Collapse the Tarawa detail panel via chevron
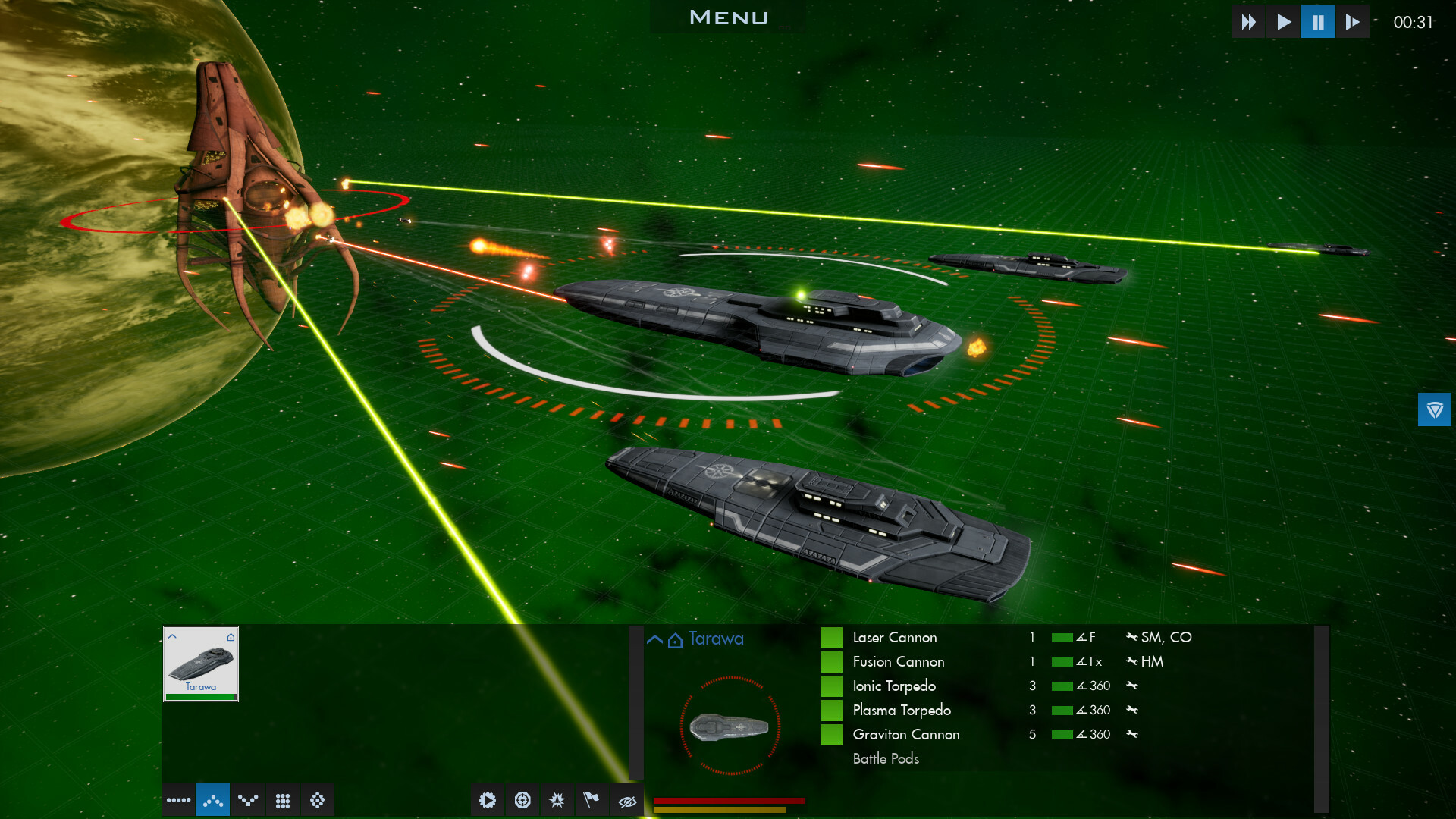Screen dimensions: 1456x819 [654, 638]
